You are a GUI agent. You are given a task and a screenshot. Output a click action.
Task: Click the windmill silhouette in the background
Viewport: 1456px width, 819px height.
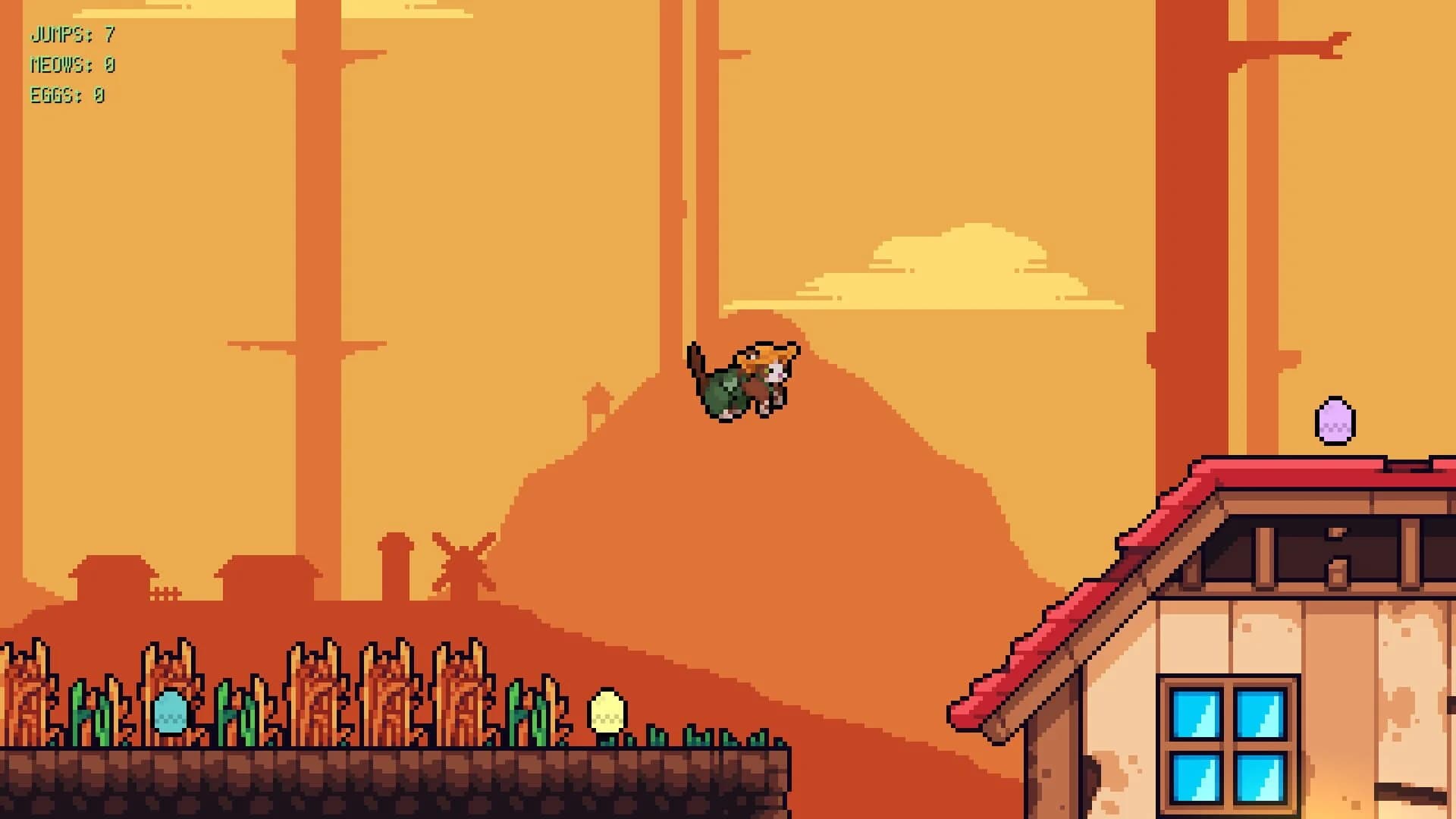click(463, 561)
